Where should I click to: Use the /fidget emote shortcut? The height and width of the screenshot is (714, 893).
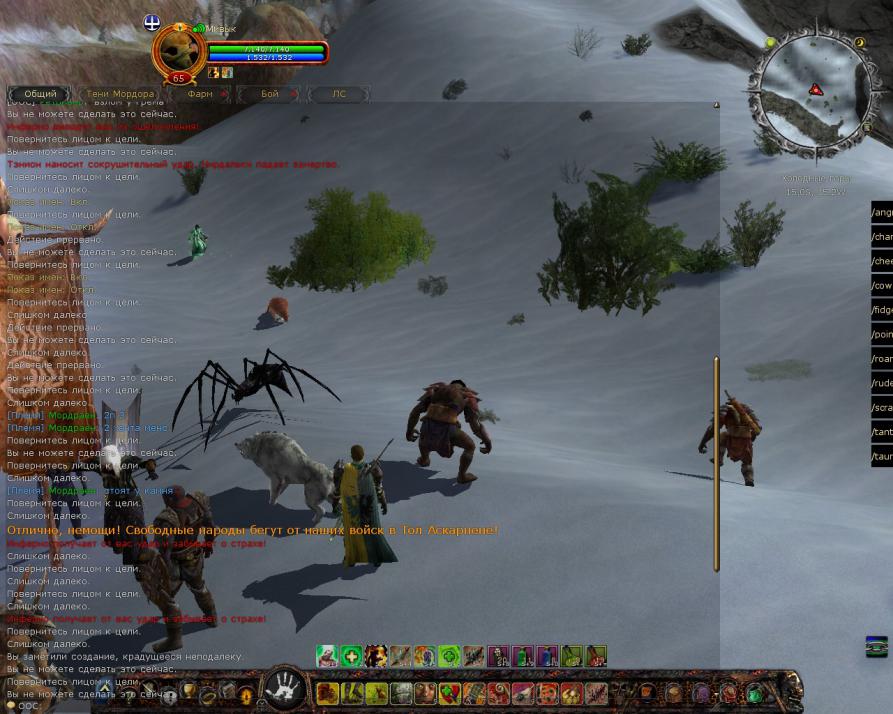coord(882,310)
